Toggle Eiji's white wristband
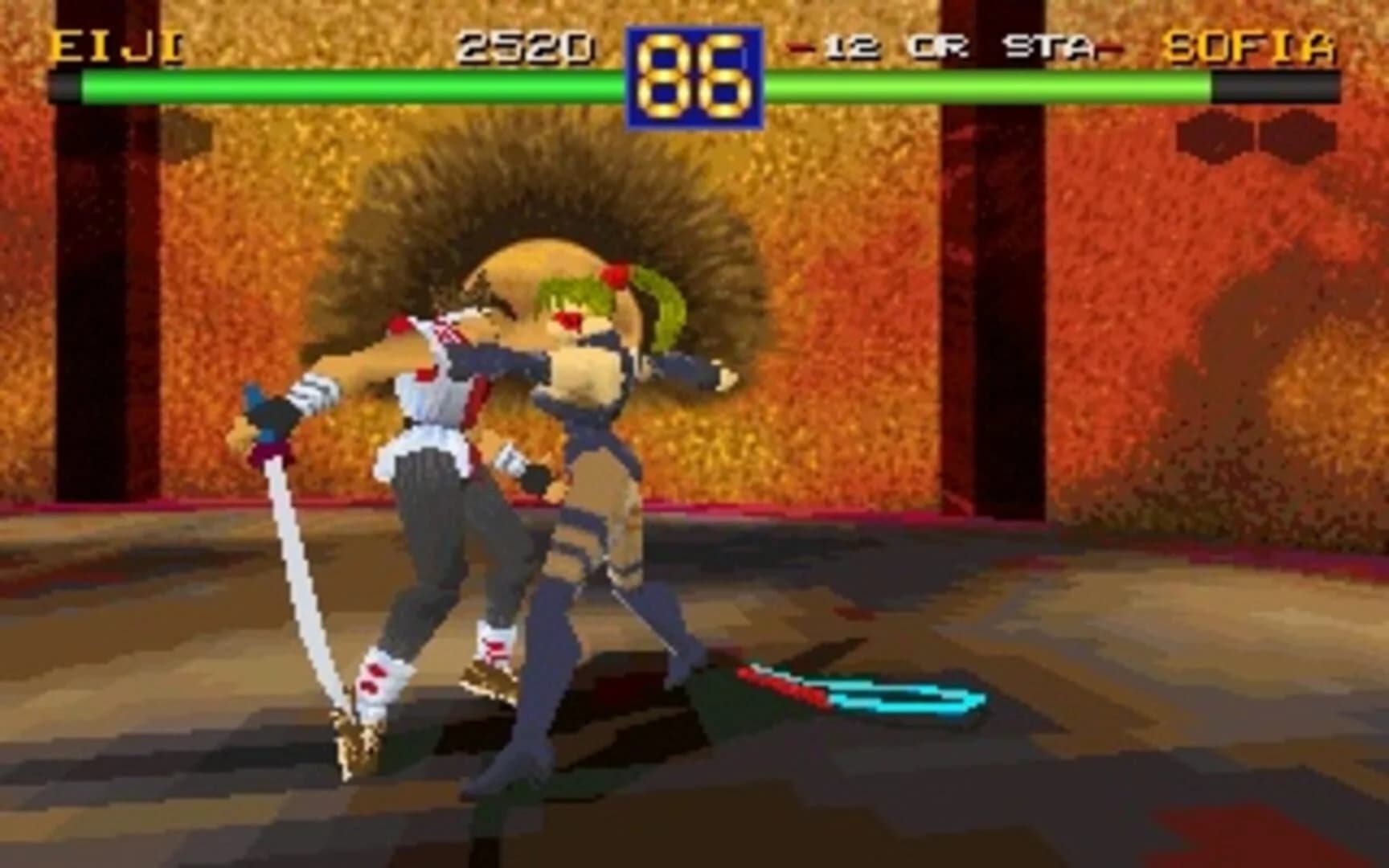Viewport: 1389px width, 868px height. click(x=313, y=394)
